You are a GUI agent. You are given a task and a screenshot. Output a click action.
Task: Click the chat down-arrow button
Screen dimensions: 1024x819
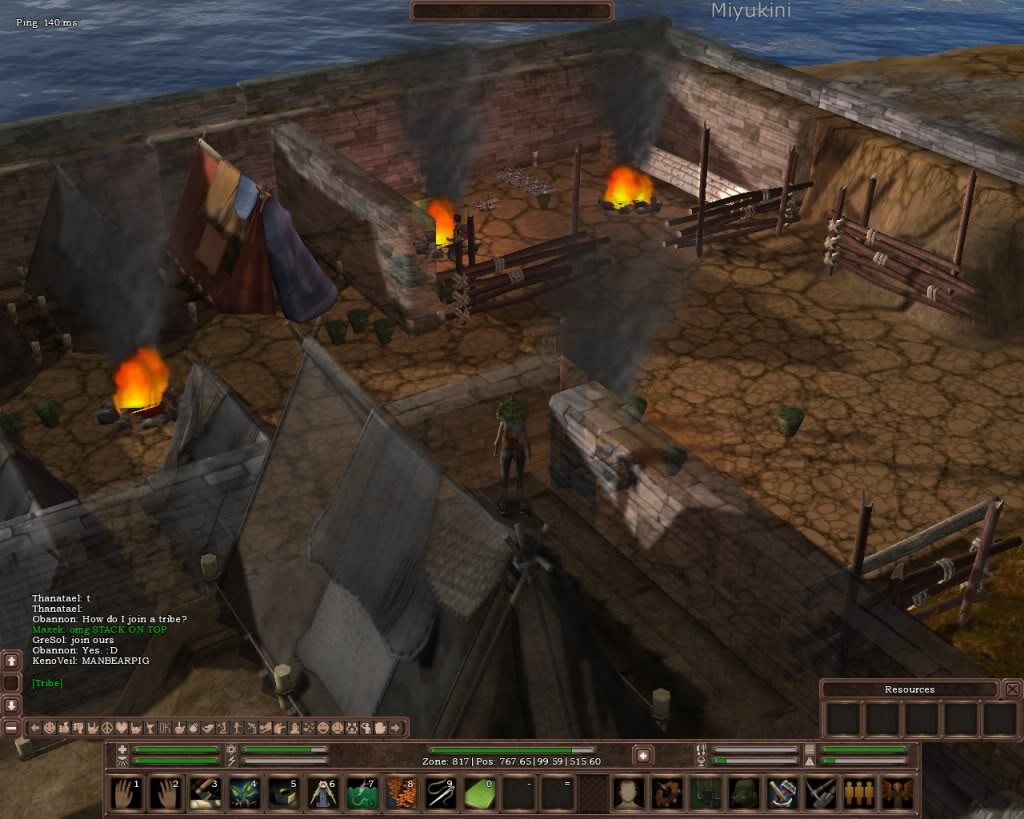pyautogui.click(x=11, y=705)
